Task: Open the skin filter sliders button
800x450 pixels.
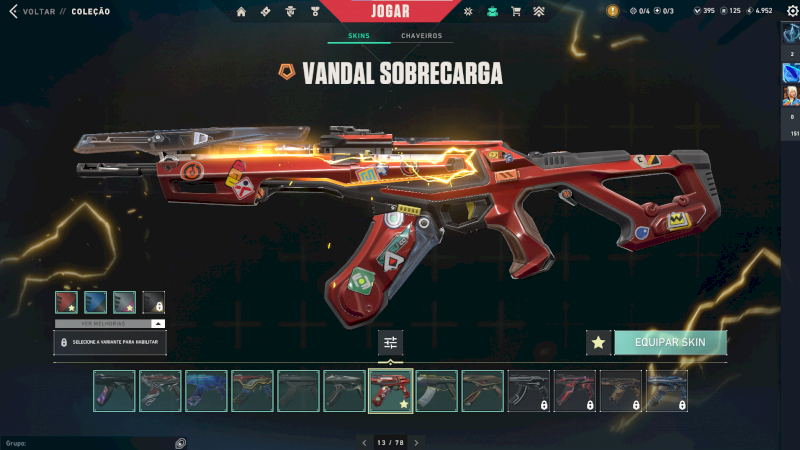Action: pyautogui.click(x=391, y=342)
